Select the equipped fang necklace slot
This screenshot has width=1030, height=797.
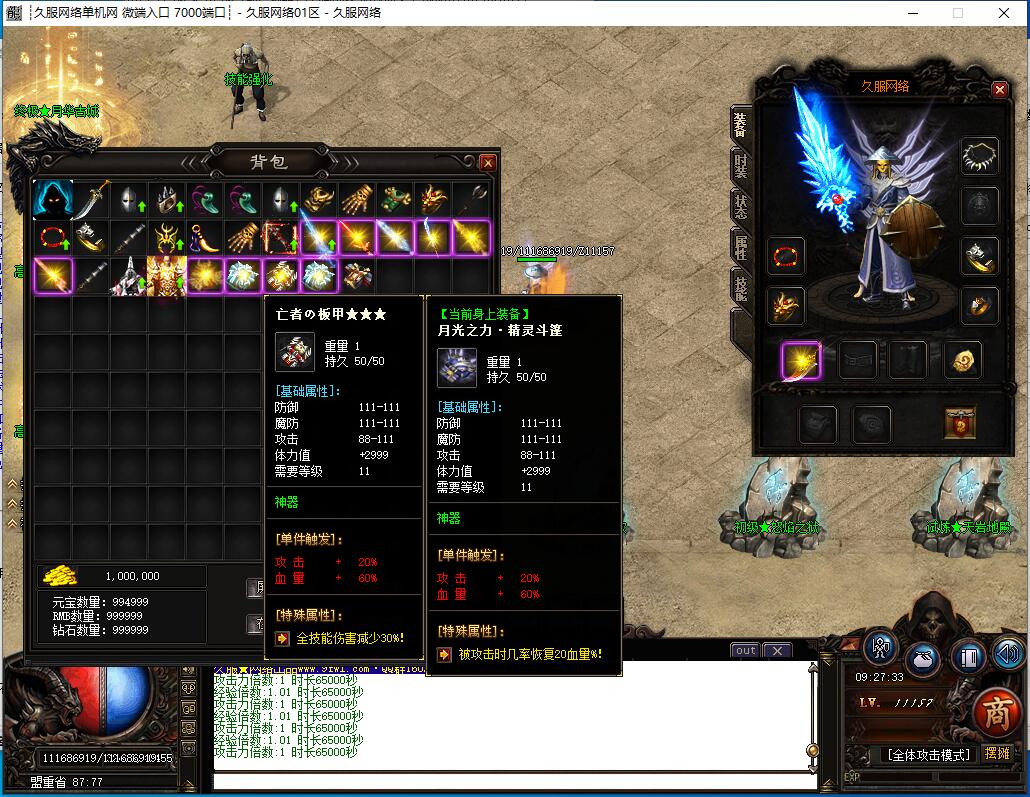point(980,156)
